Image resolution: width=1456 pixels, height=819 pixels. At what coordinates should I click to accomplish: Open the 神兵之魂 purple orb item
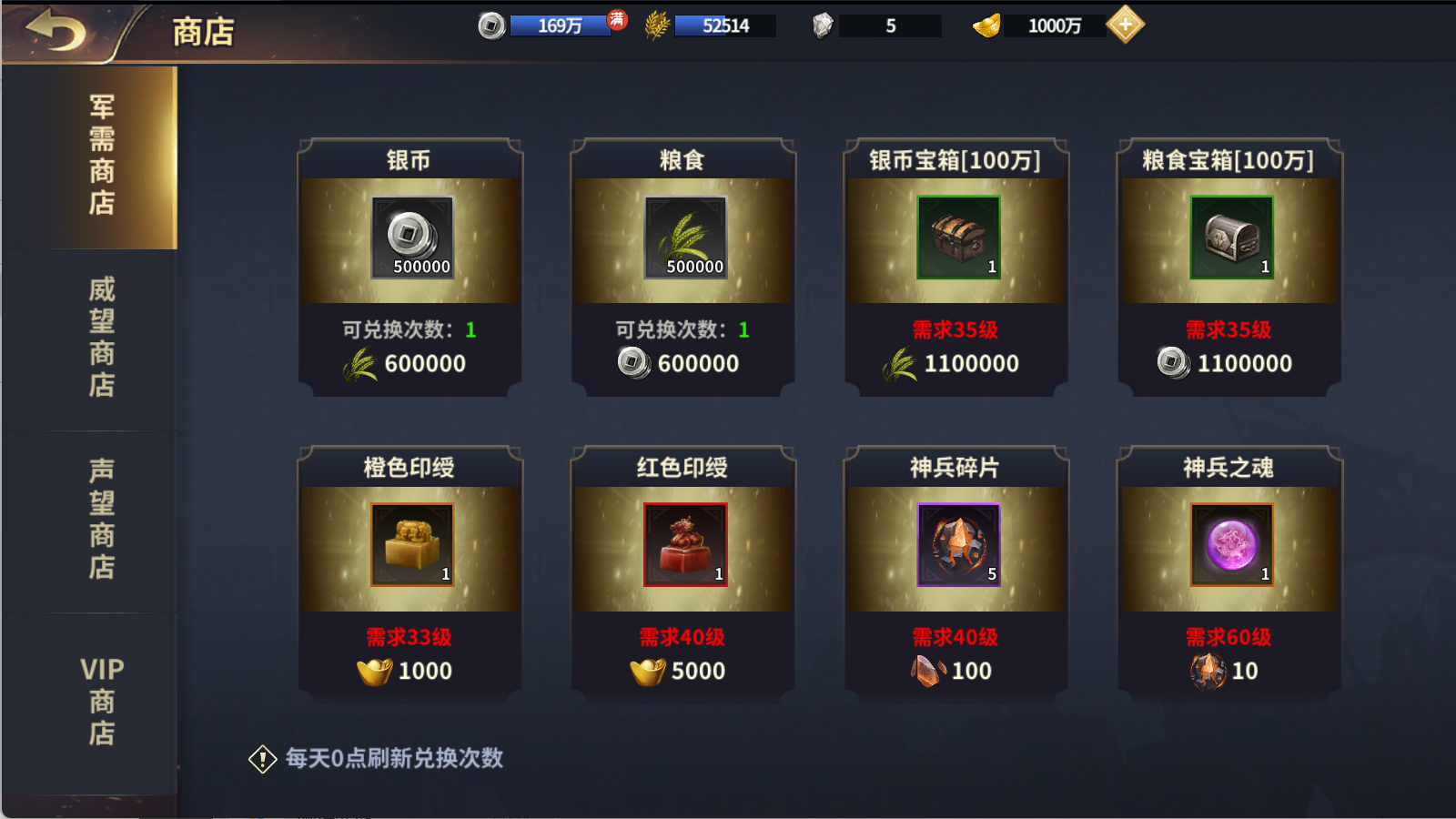1229,573
